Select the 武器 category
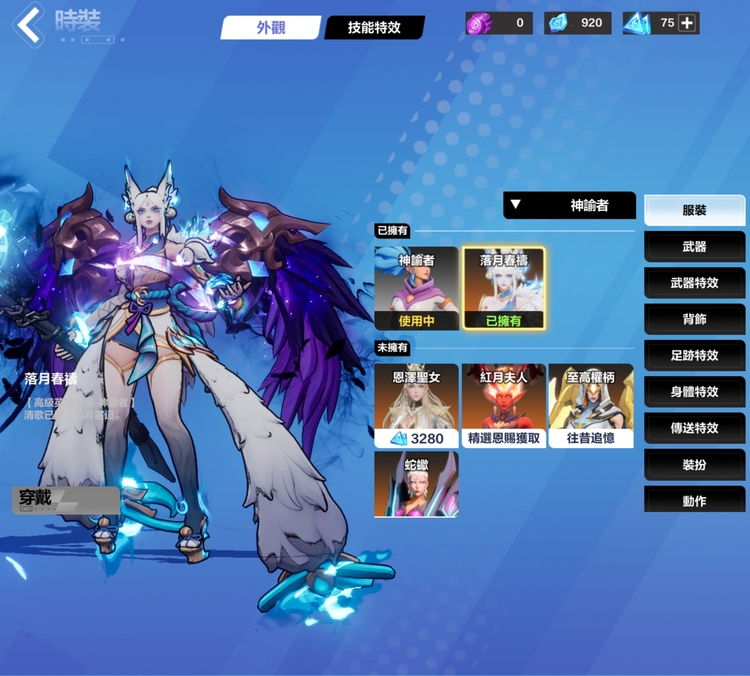750x676 pixels. 694,246
